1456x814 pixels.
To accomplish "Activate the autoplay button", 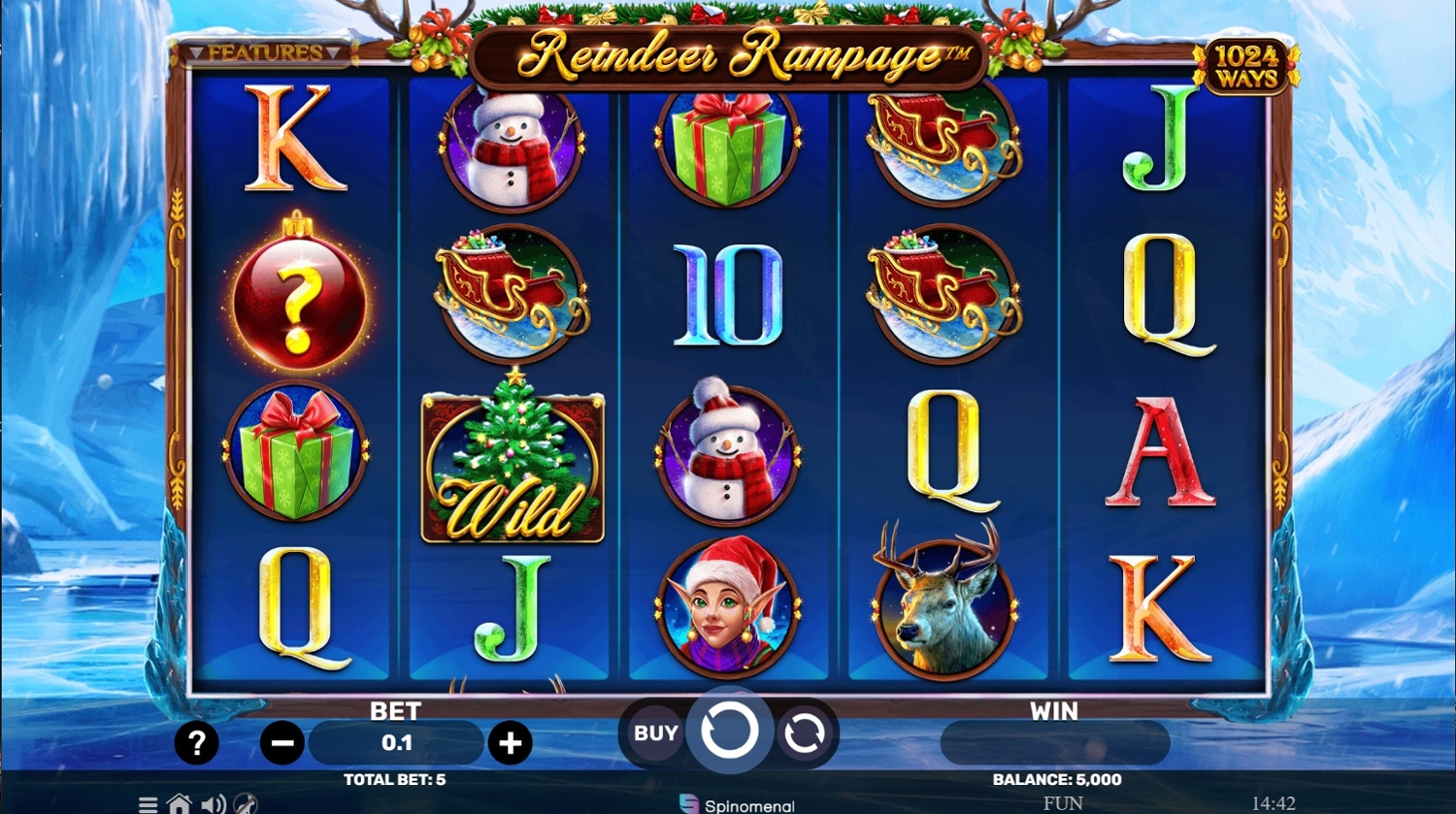I will pyautogui.click(x=804, y=733).
